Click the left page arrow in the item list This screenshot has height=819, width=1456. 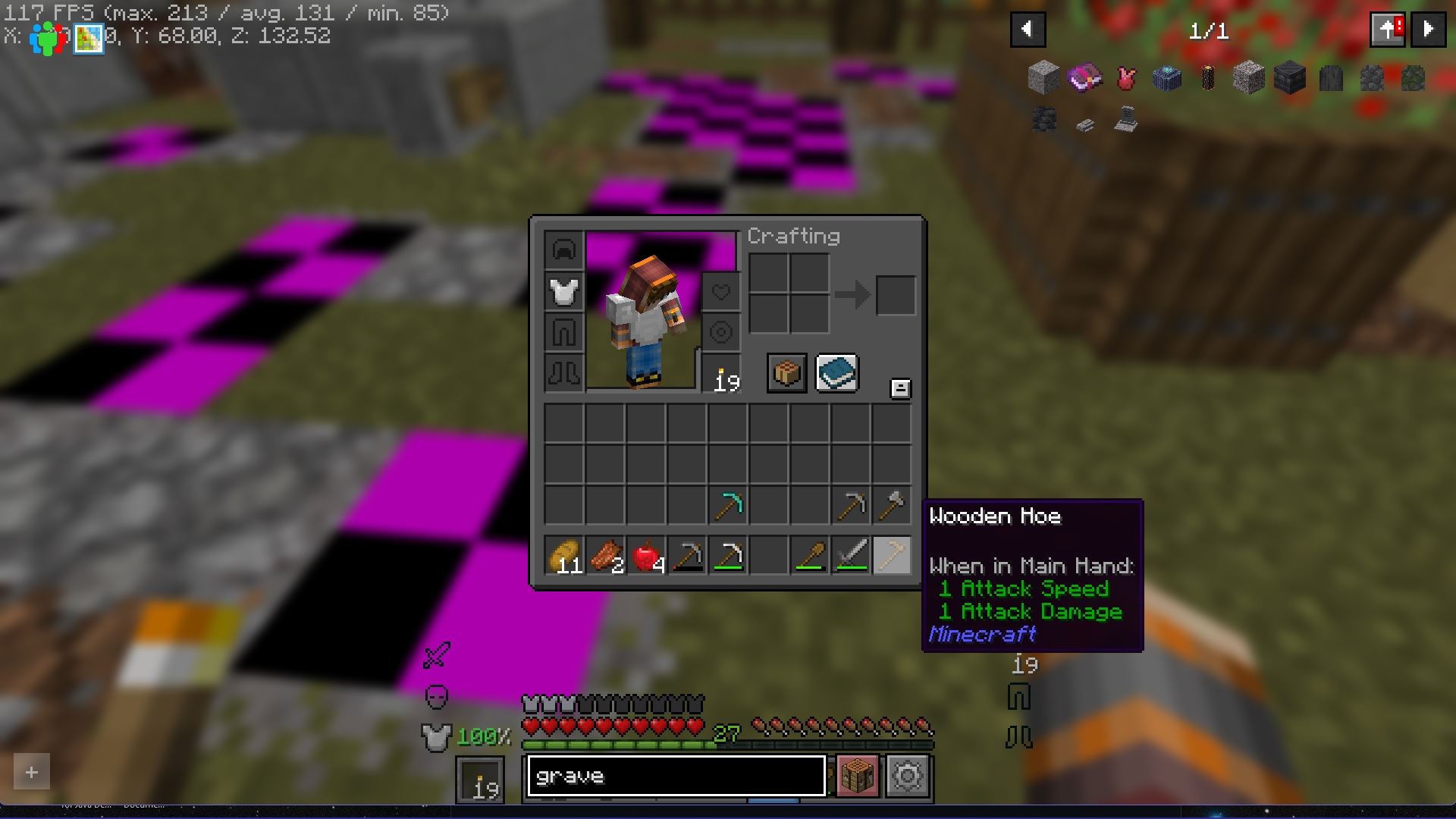coord(1028,29)
